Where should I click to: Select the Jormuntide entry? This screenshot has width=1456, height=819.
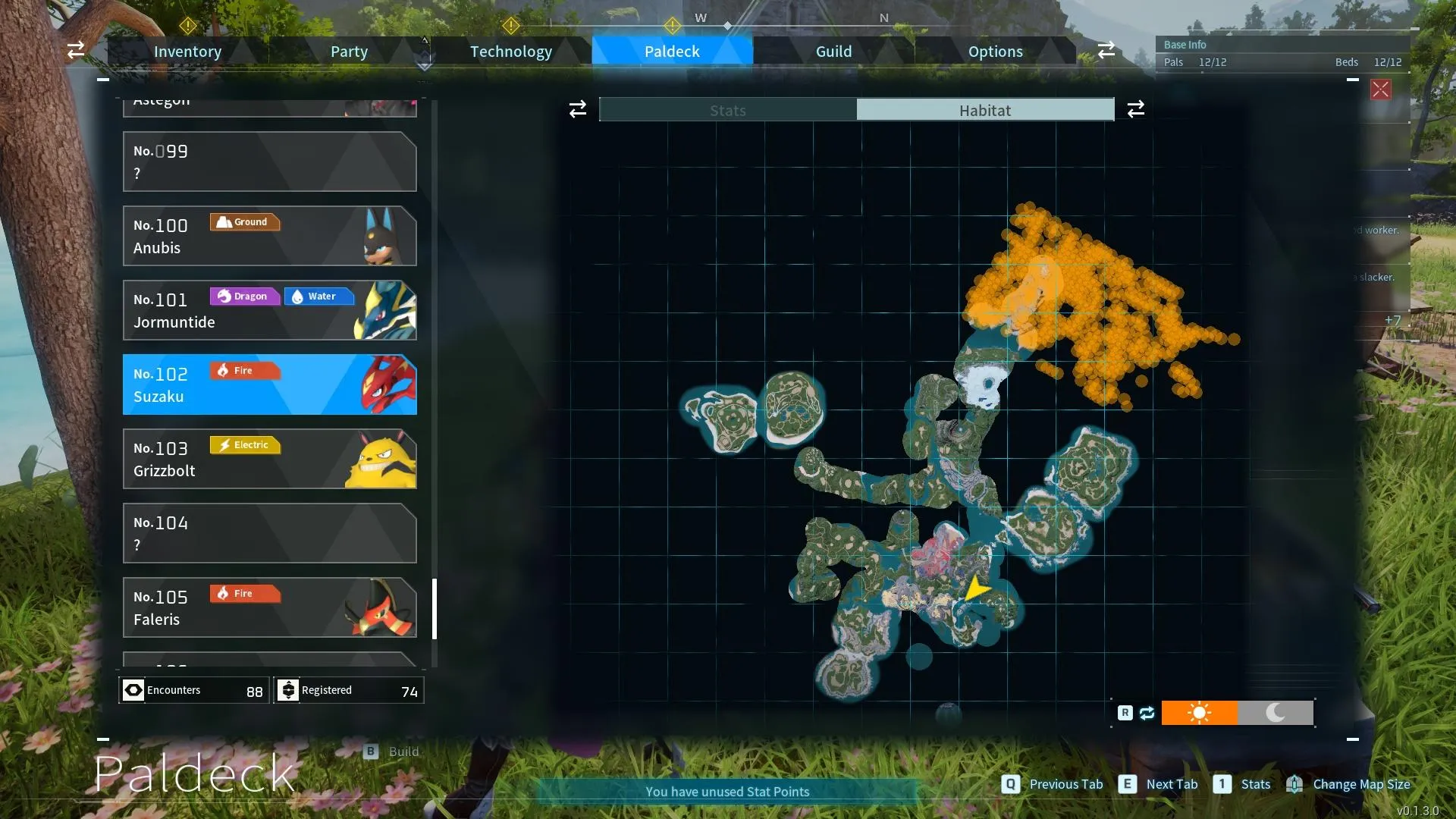(269, 310)
